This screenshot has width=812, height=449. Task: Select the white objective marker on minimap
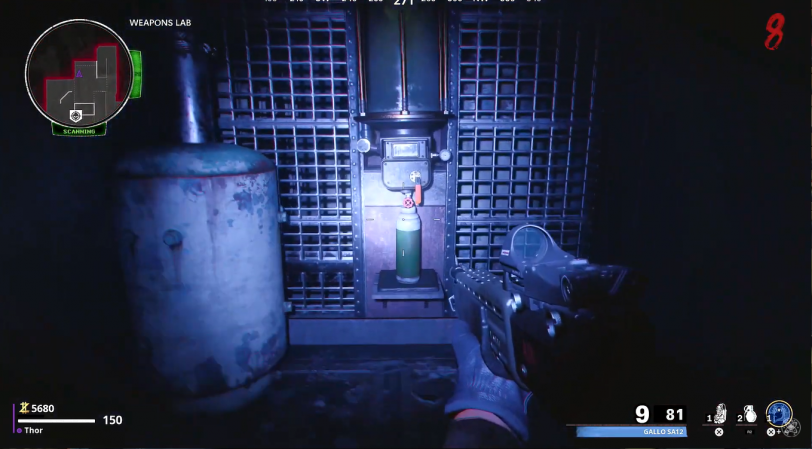click(x=74, y=115)
